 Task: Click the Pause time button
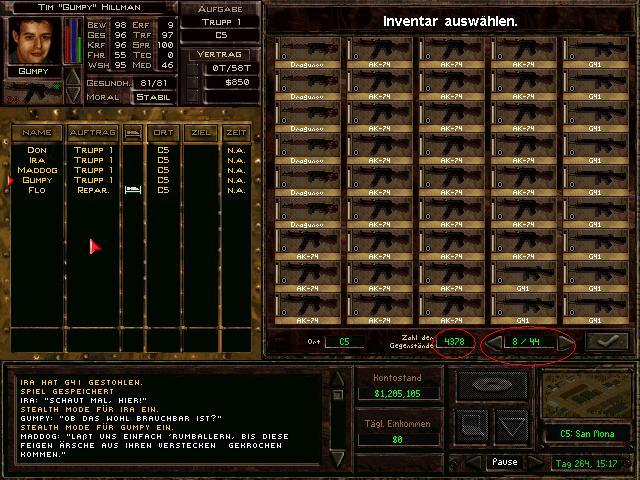[x=505, y=463]
